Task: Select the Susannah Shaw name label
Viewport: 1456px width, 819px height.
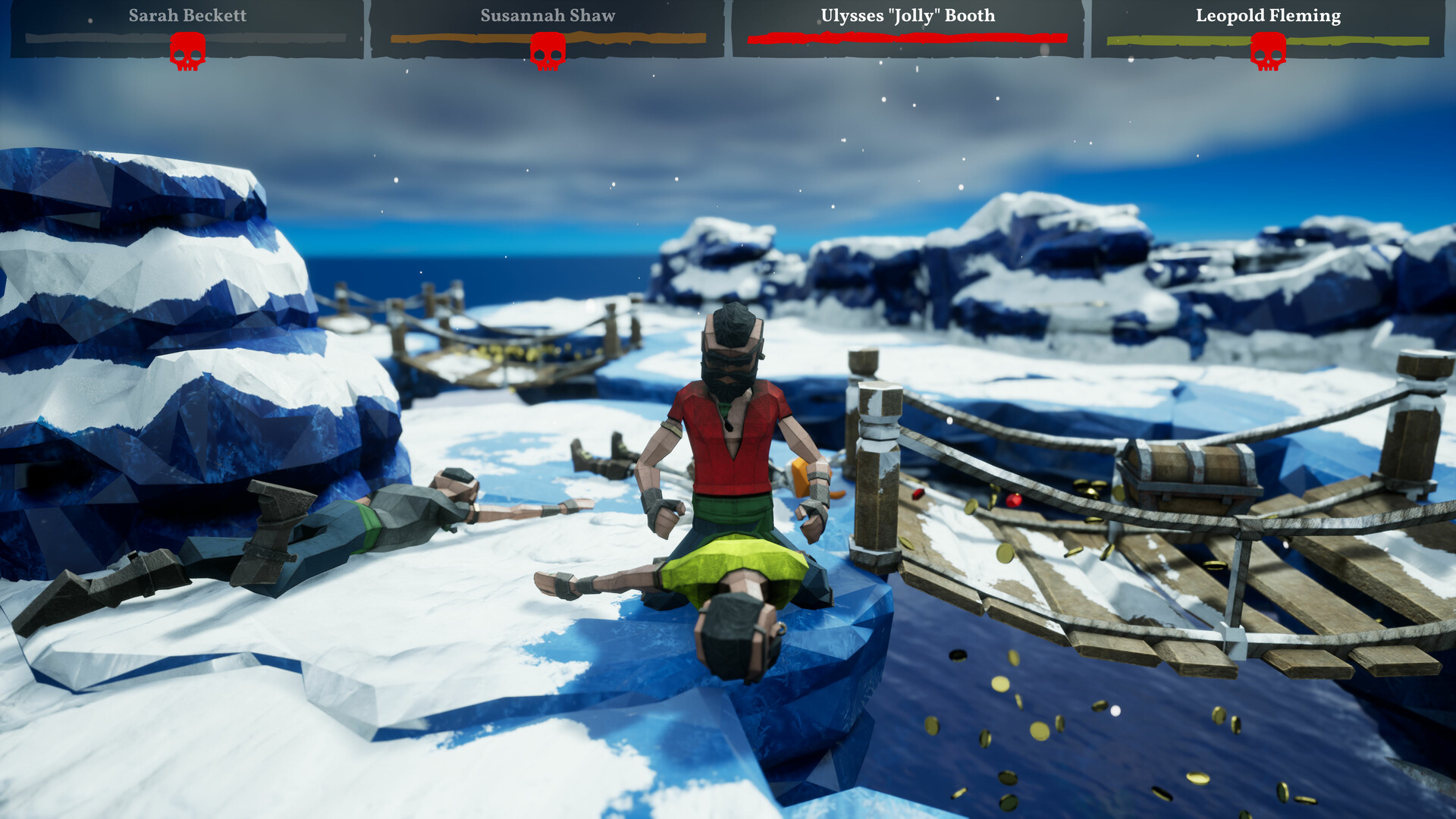Action: pos(546,14)
